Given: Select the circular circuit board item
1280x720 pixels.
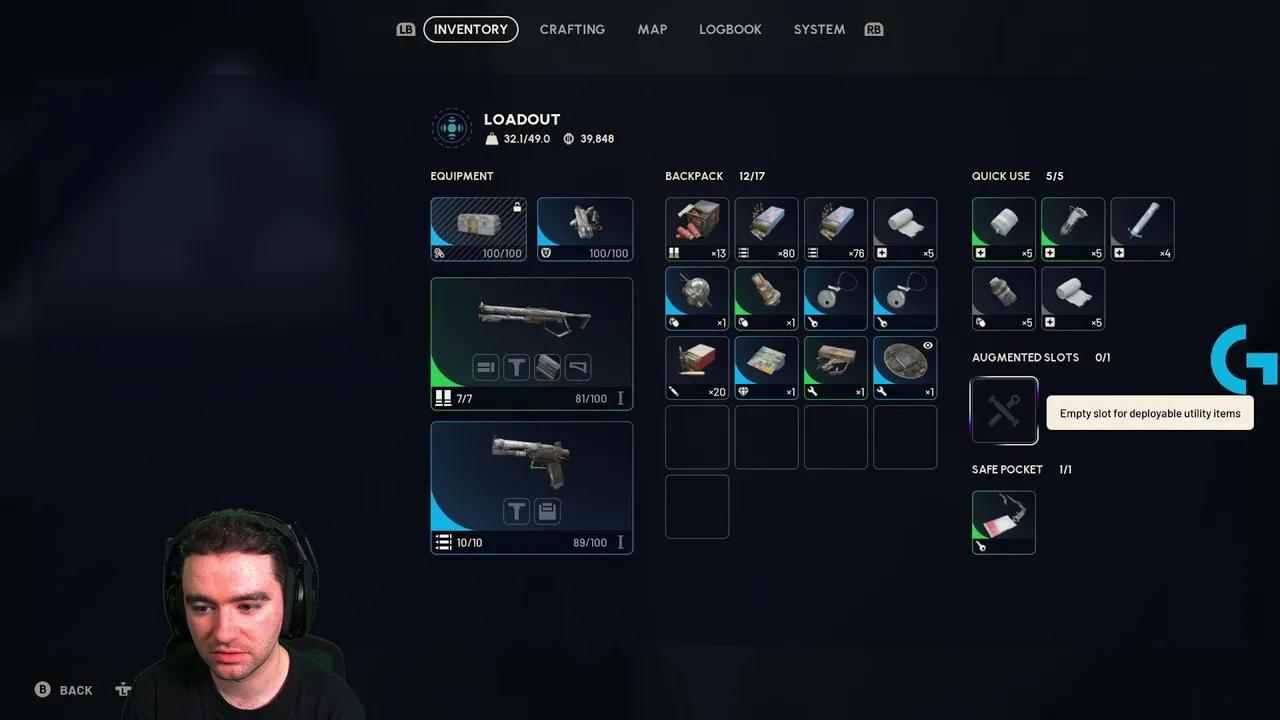Looking at the screenshot, I should click(x=905, y=368).
